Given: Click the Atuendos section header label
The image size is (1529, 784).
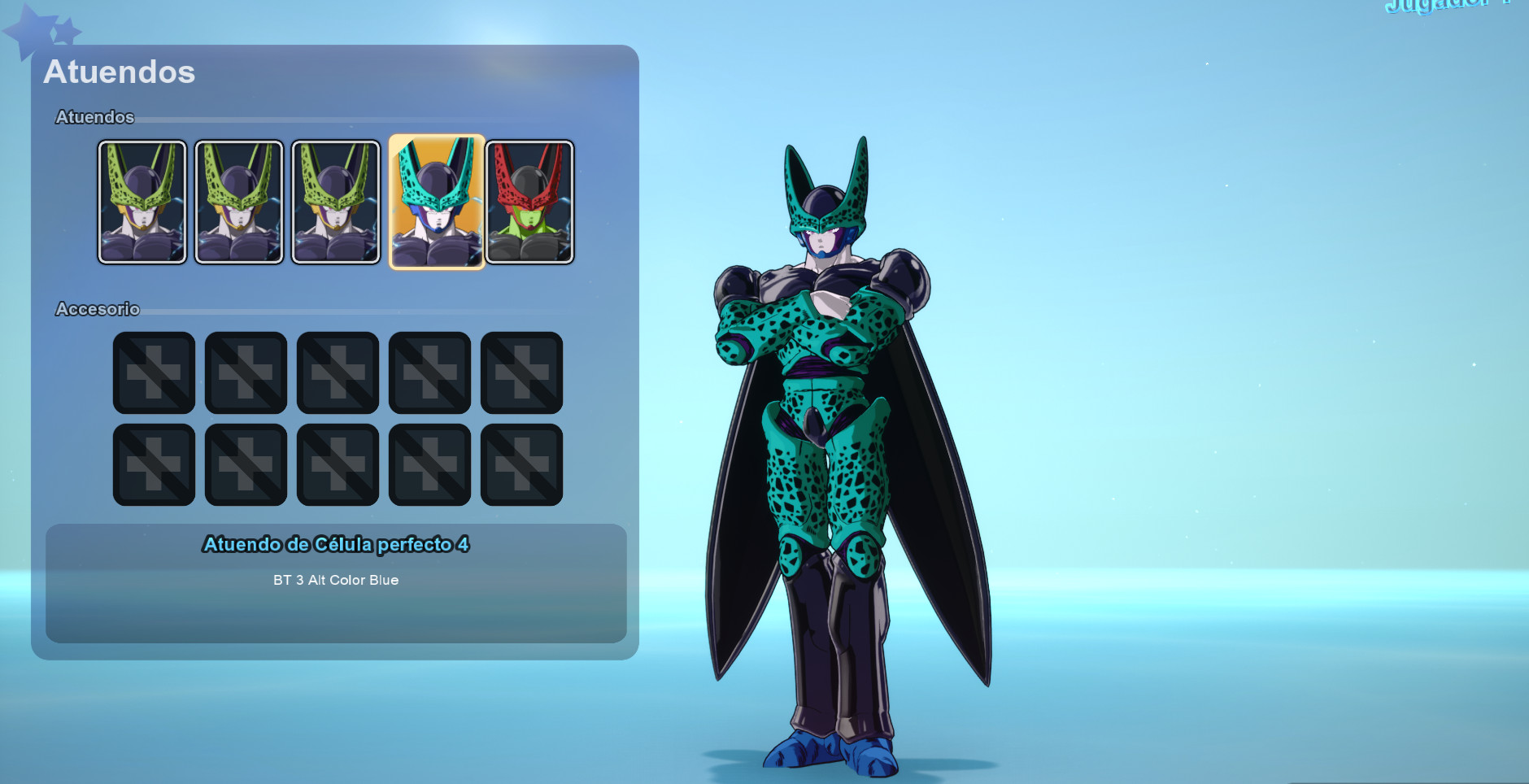Looking at the screenshot, I should [94, 117].
